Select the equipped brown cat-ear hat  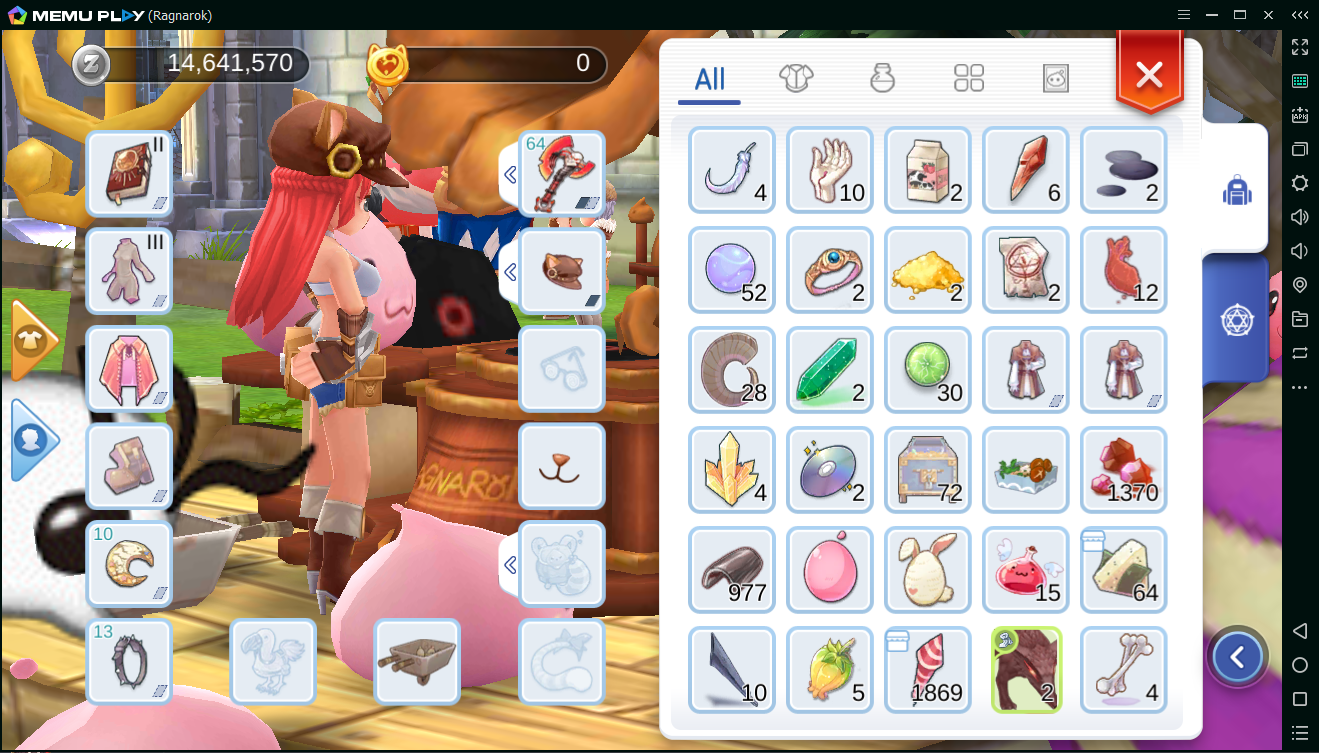click(562, 272)
